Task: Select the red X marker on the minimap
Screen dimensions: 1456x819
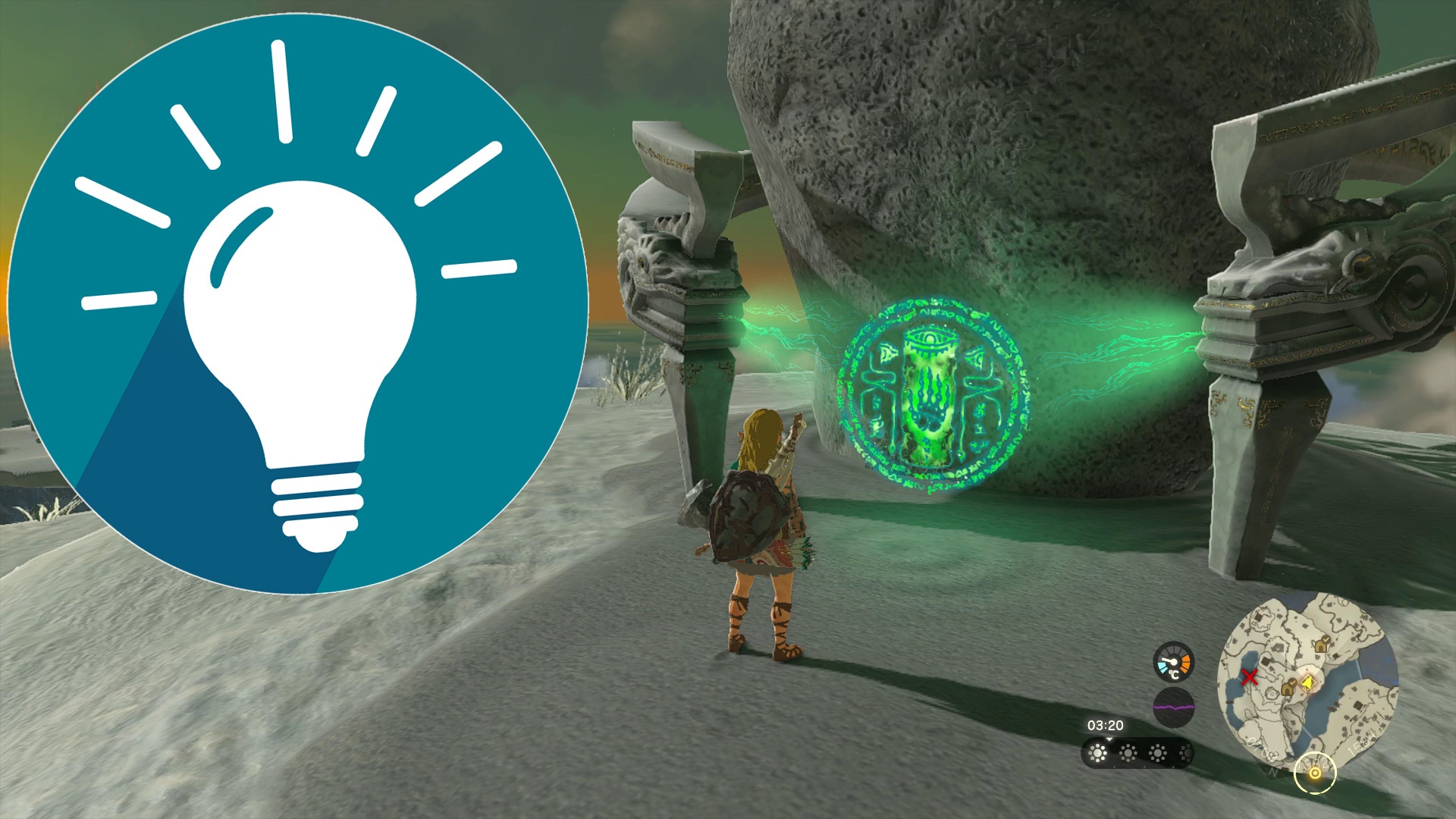Action: (x=1250, y=677)
